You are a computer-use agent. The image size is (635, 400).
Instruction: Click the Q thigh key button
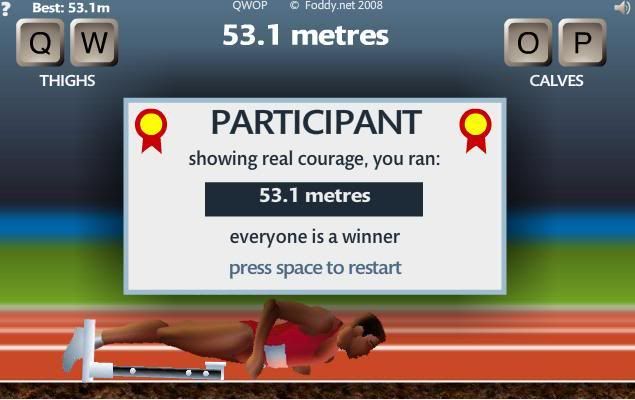click(x=41, y=42)
